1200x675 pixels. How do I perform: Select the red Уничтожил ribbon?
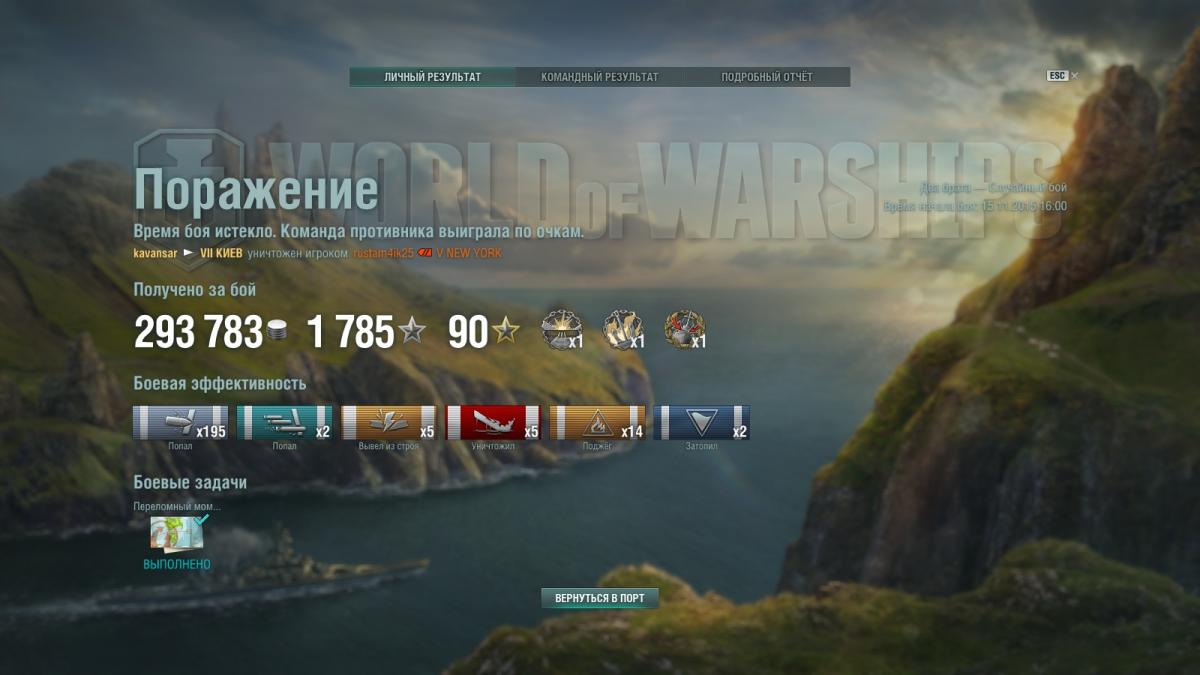pyautogui.click(x=492, y=423)
